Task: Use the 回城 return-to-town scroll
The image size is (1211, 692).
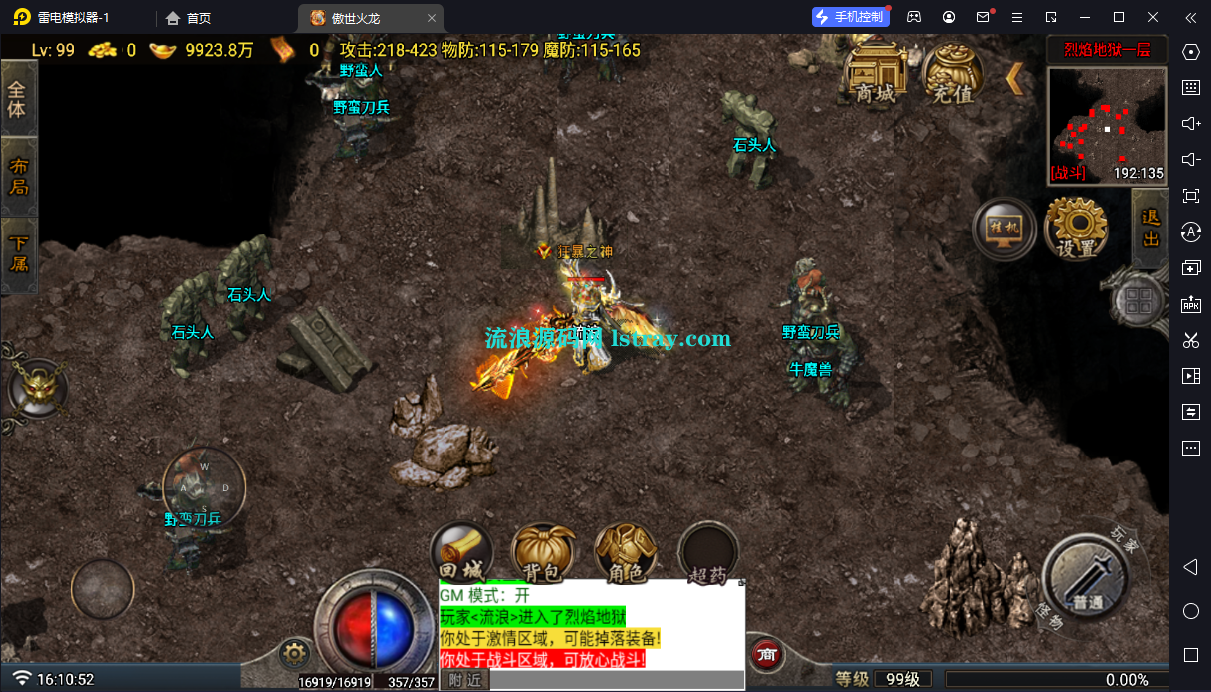Action: point(461,553)
